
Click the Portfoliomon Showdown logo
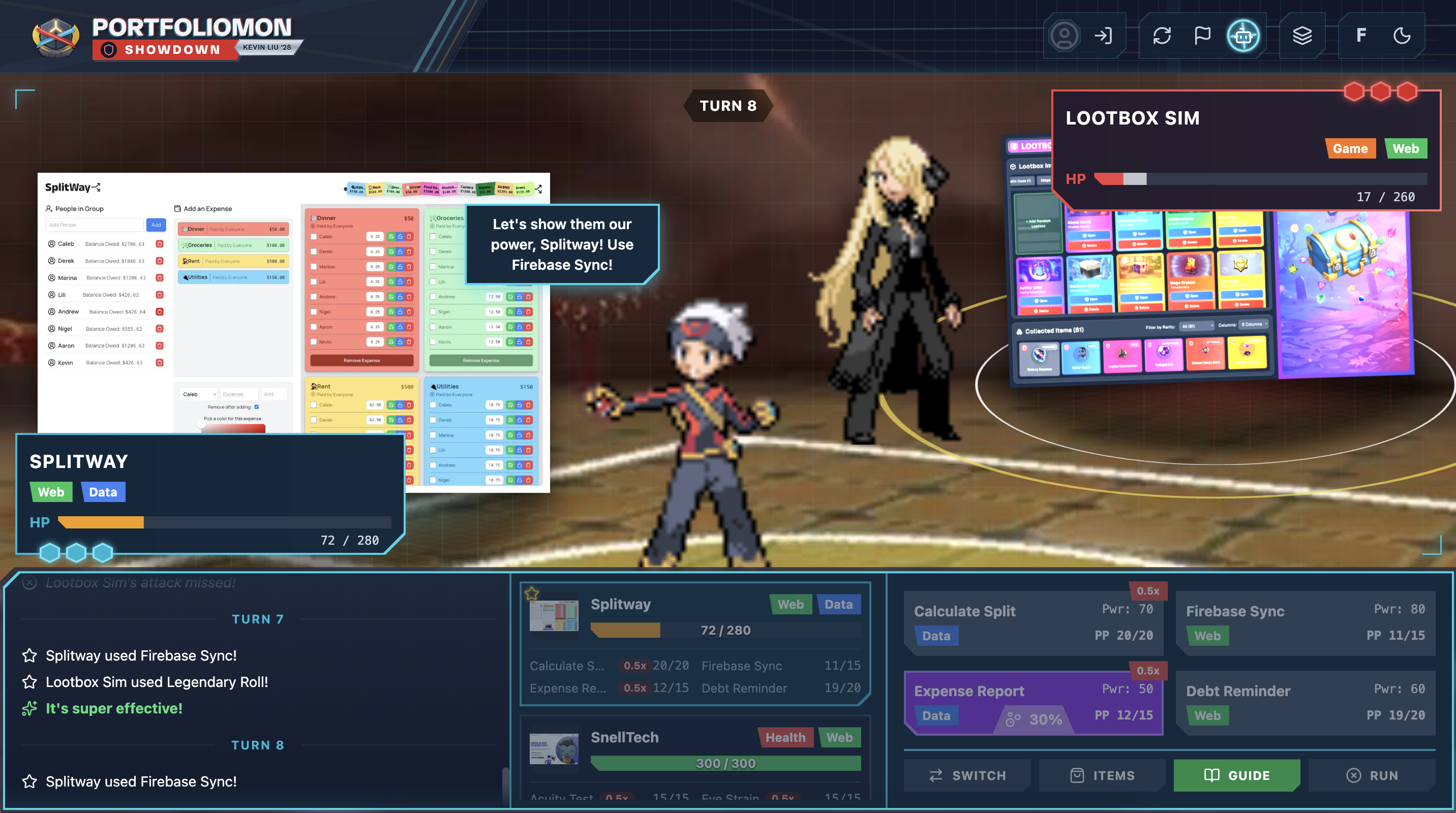coord(164,37)
